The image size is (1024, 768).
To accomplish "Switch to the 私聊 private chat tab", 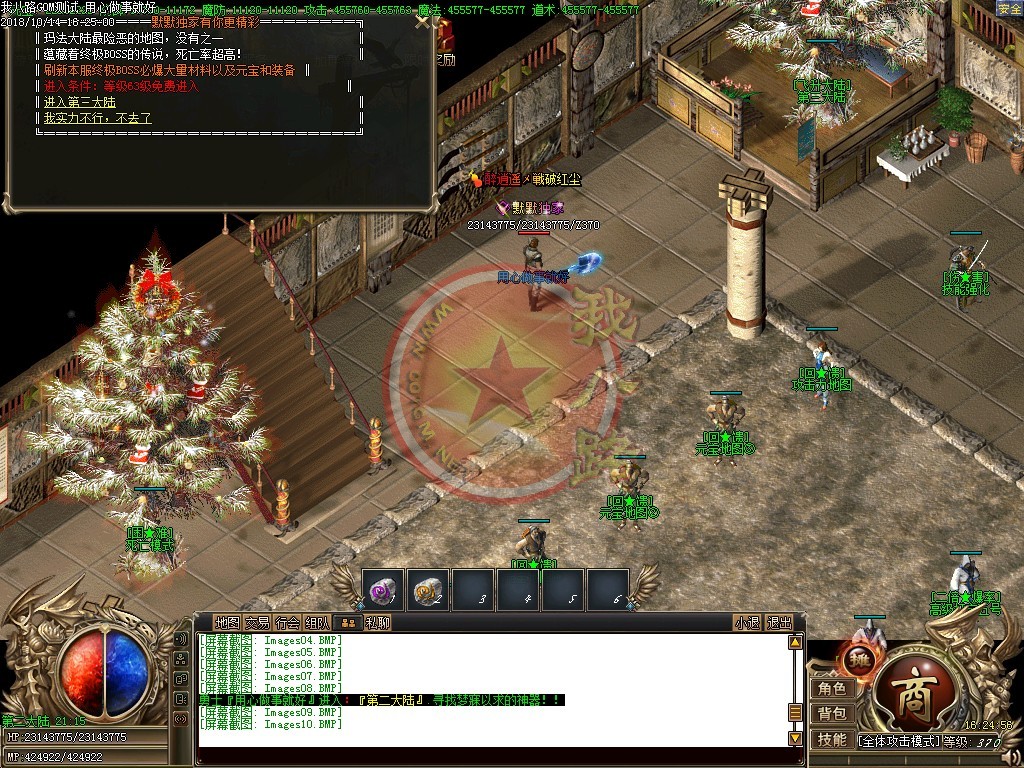I will click(377, 622).
